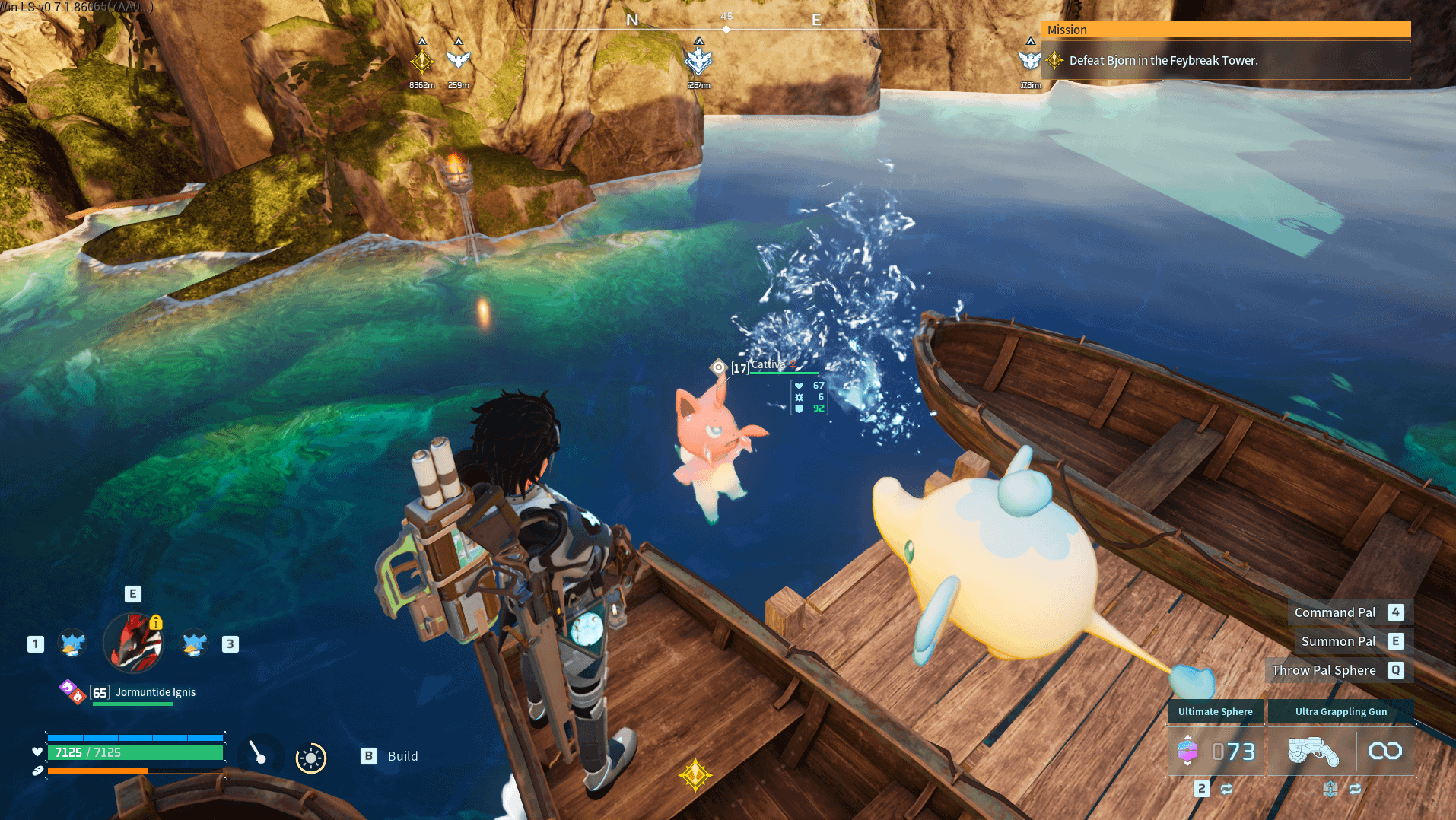Click the Cattiva target nameplate

click(768, 366)
